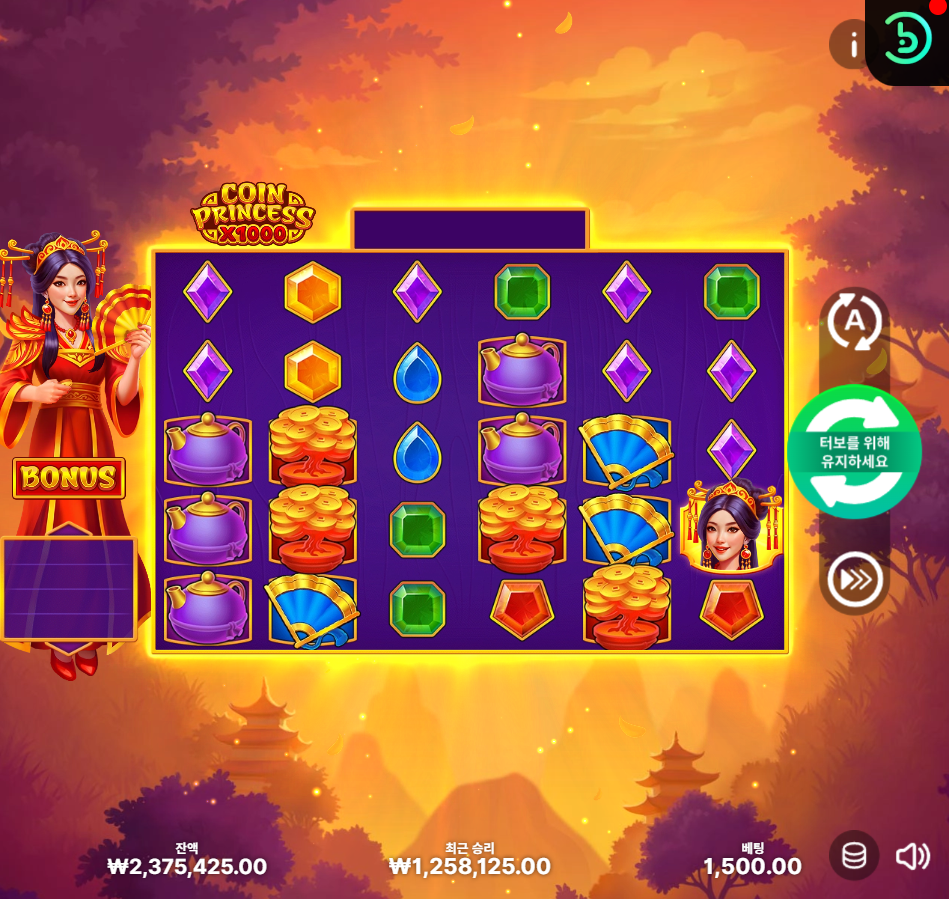The image size is (949, 899).
Task: Activate the fast-forward turbo button
Action: tap(854, 579)
